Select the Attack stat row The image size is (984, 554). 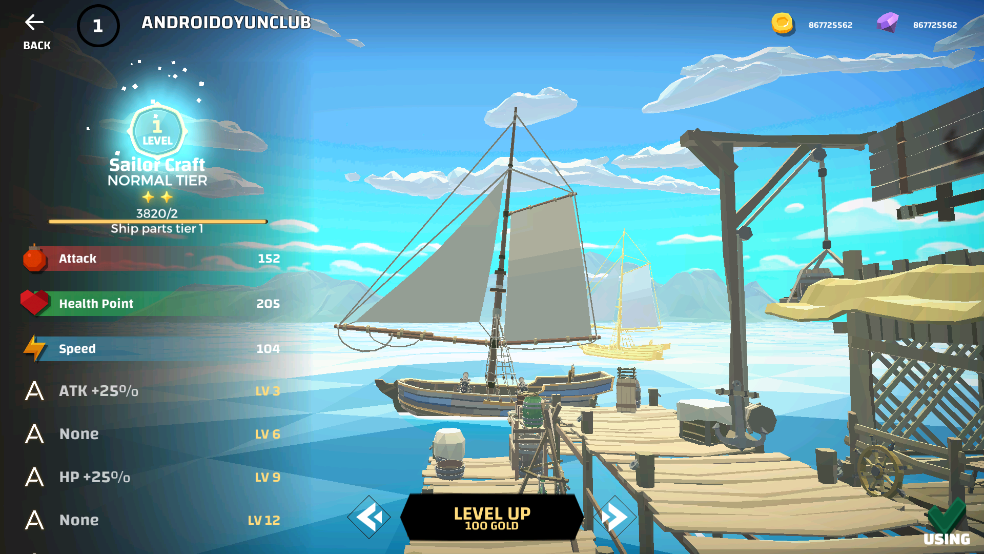(150, 259)
